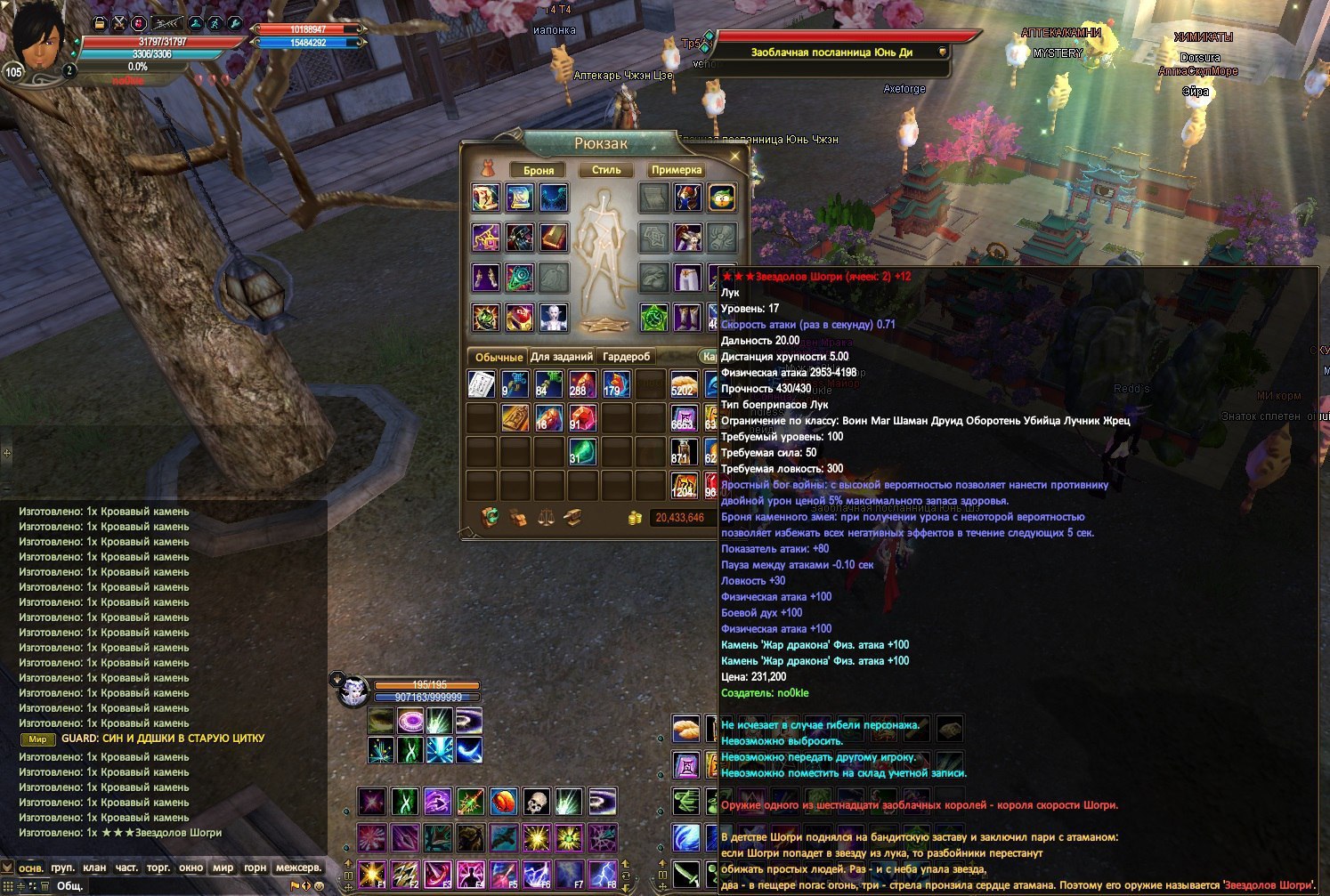1330x896 pixels.
Task: Switch to the Обычные bag tab
Action: [499, 357]
